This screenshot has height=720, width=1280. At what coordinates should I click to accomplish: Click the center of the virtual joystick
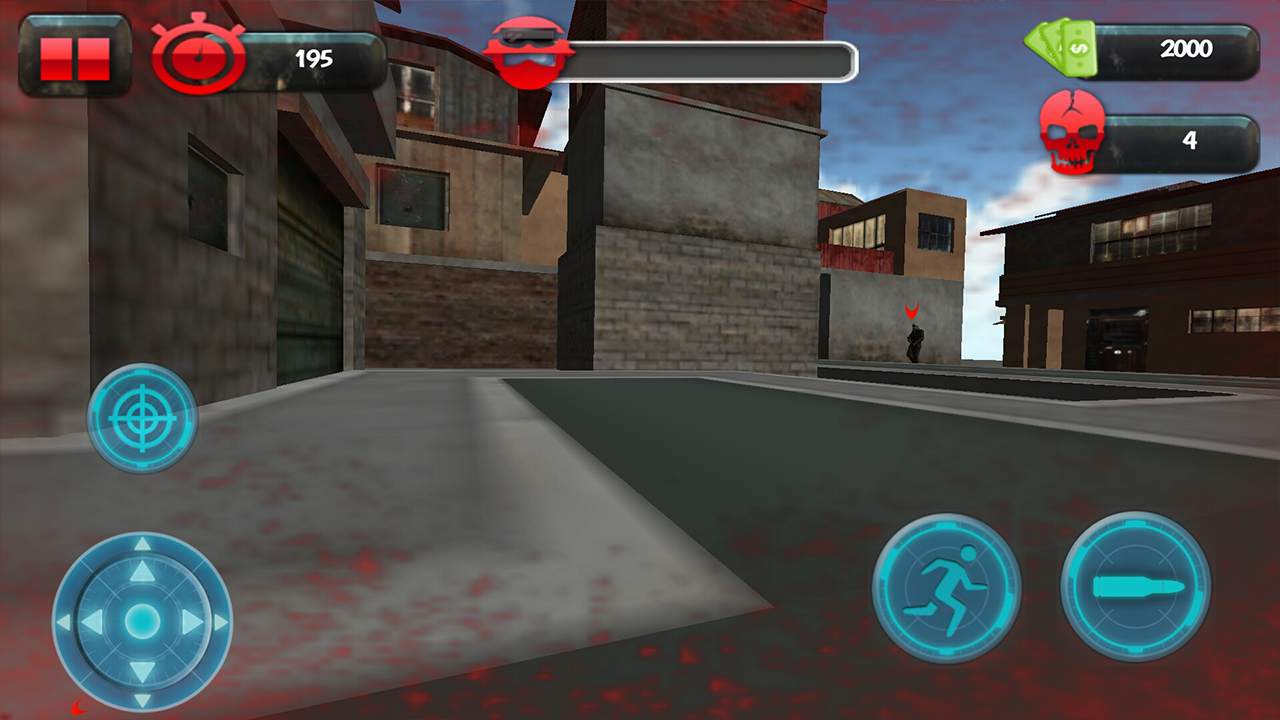pyautogui.click(x=142, y=622)
